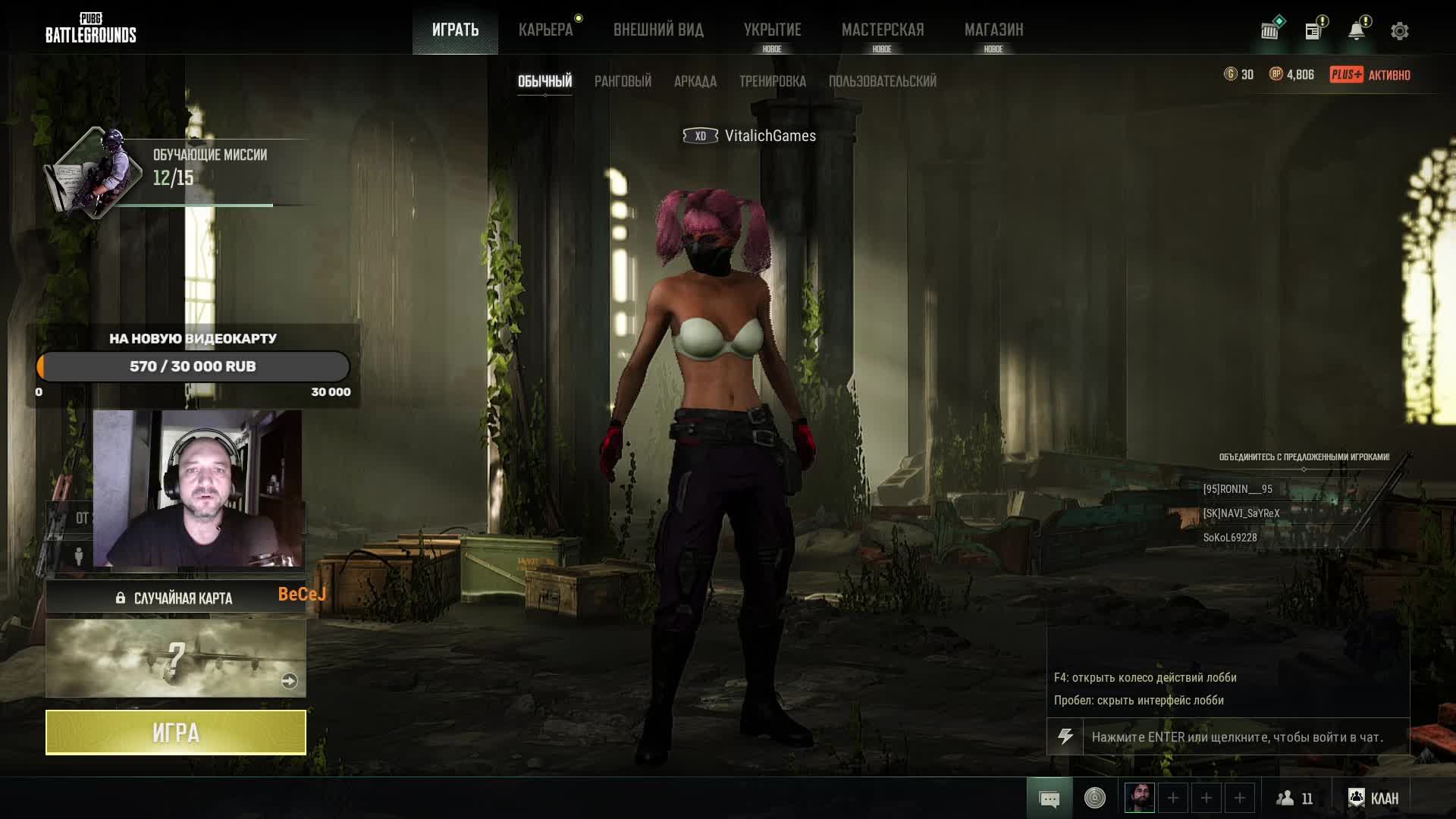Invite suggested player [95]RONIN___95
Screen dimensions: 1456x819
(x=1238, y=489)
